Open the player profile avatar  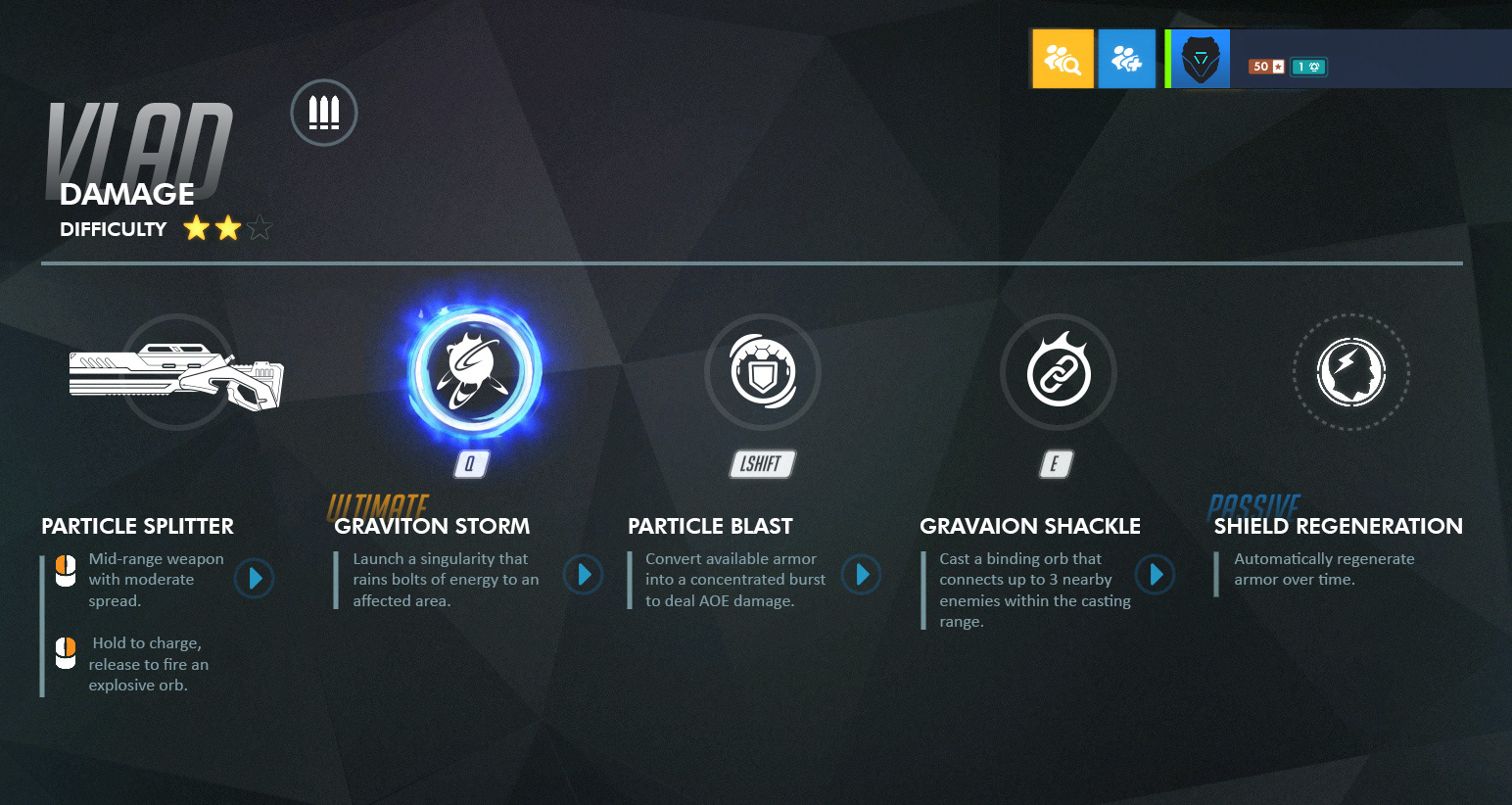coord(1197,58)
